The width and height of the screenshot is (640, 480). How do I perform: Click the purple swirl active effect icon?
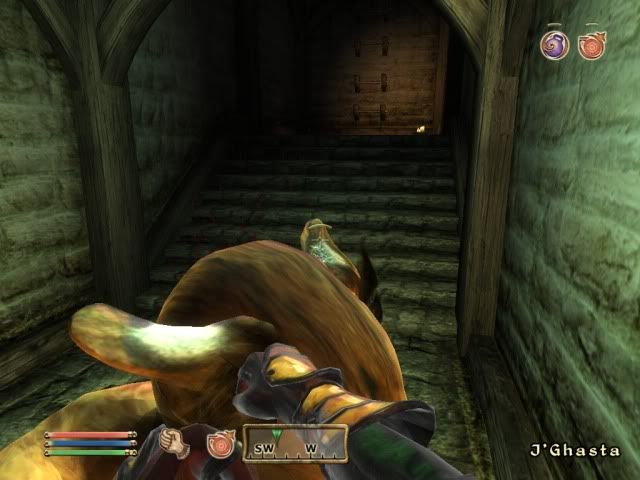tap(554, 44)
